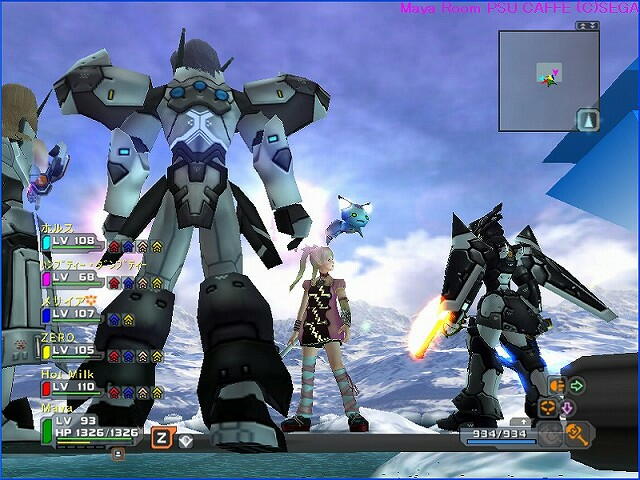Select the LV 108 party member at the top
Screen dimensions: 640x480
[x=75, y=241]
